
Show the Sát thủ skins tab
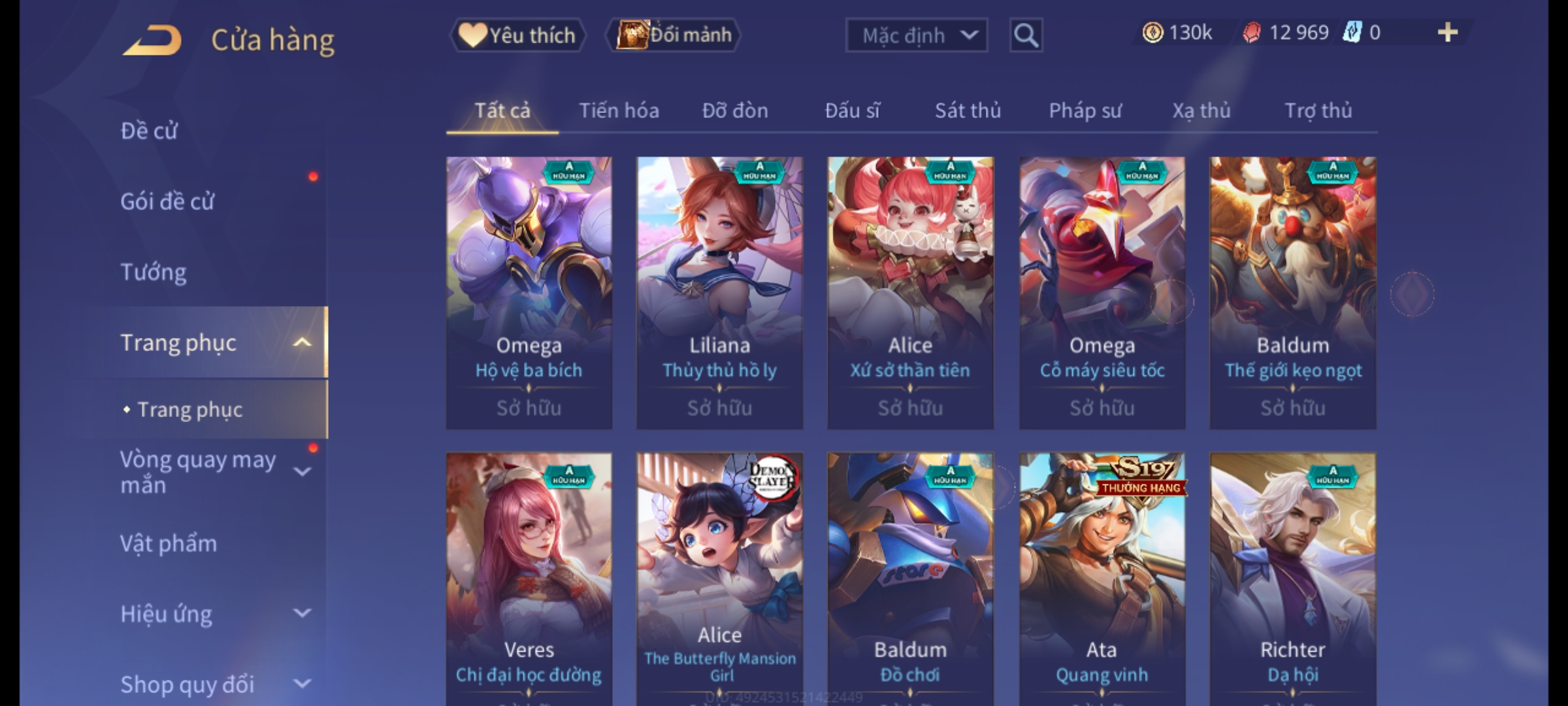click(968, 110)
